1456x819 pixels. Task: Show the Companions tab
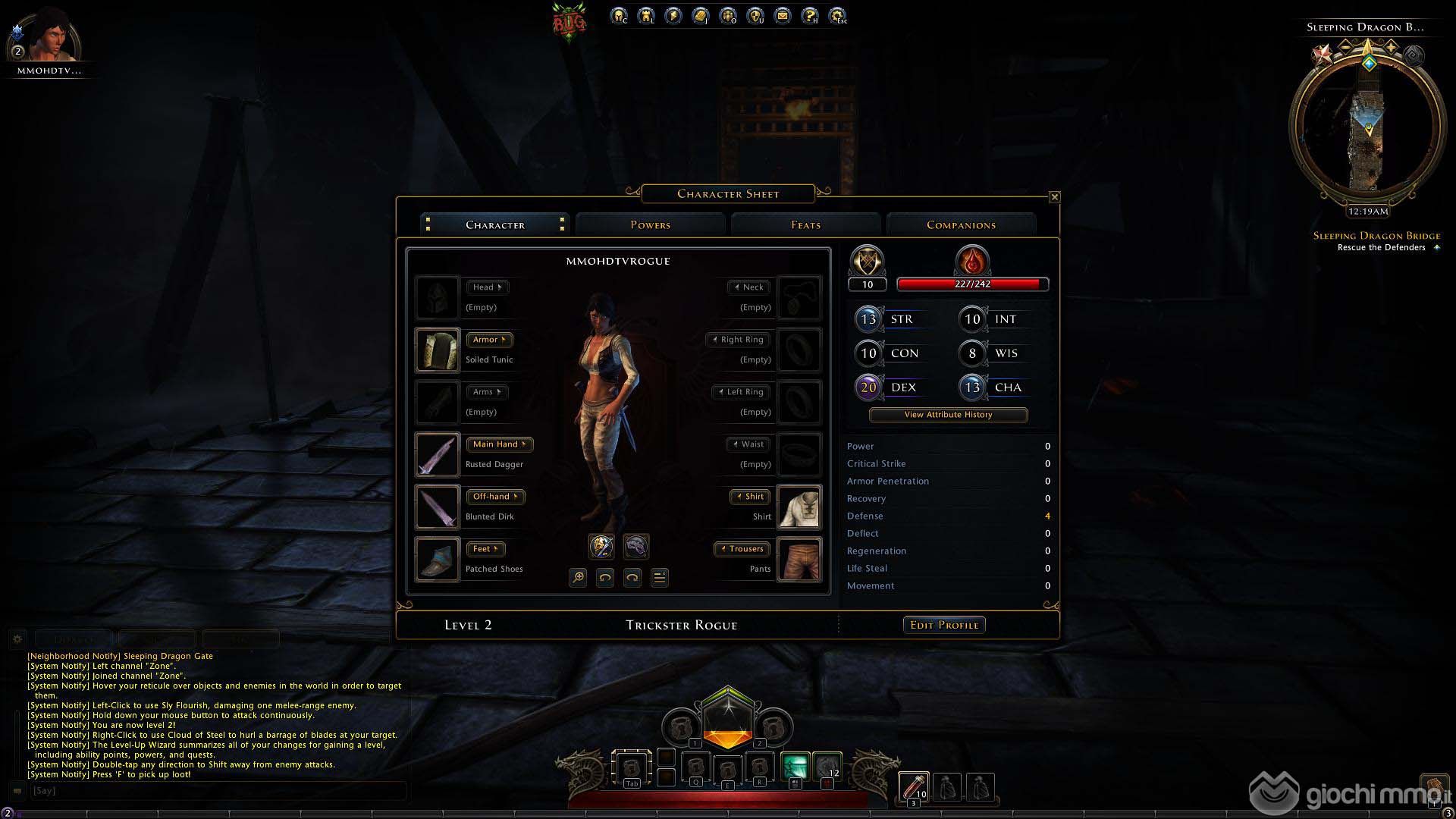pyautogui.click(x=961, y=224)
